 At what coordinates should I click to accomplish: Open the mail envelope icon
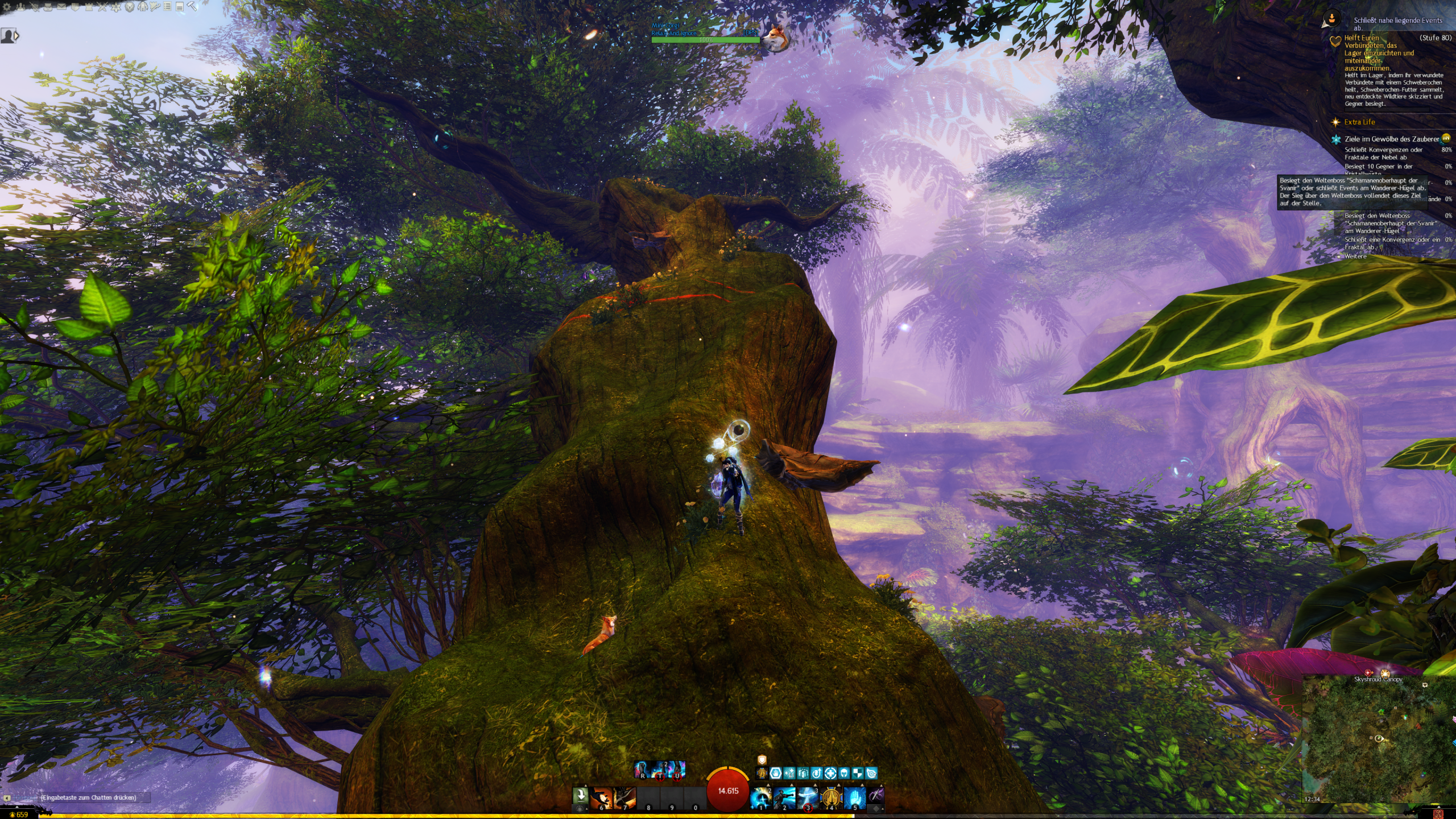[61, 7]
